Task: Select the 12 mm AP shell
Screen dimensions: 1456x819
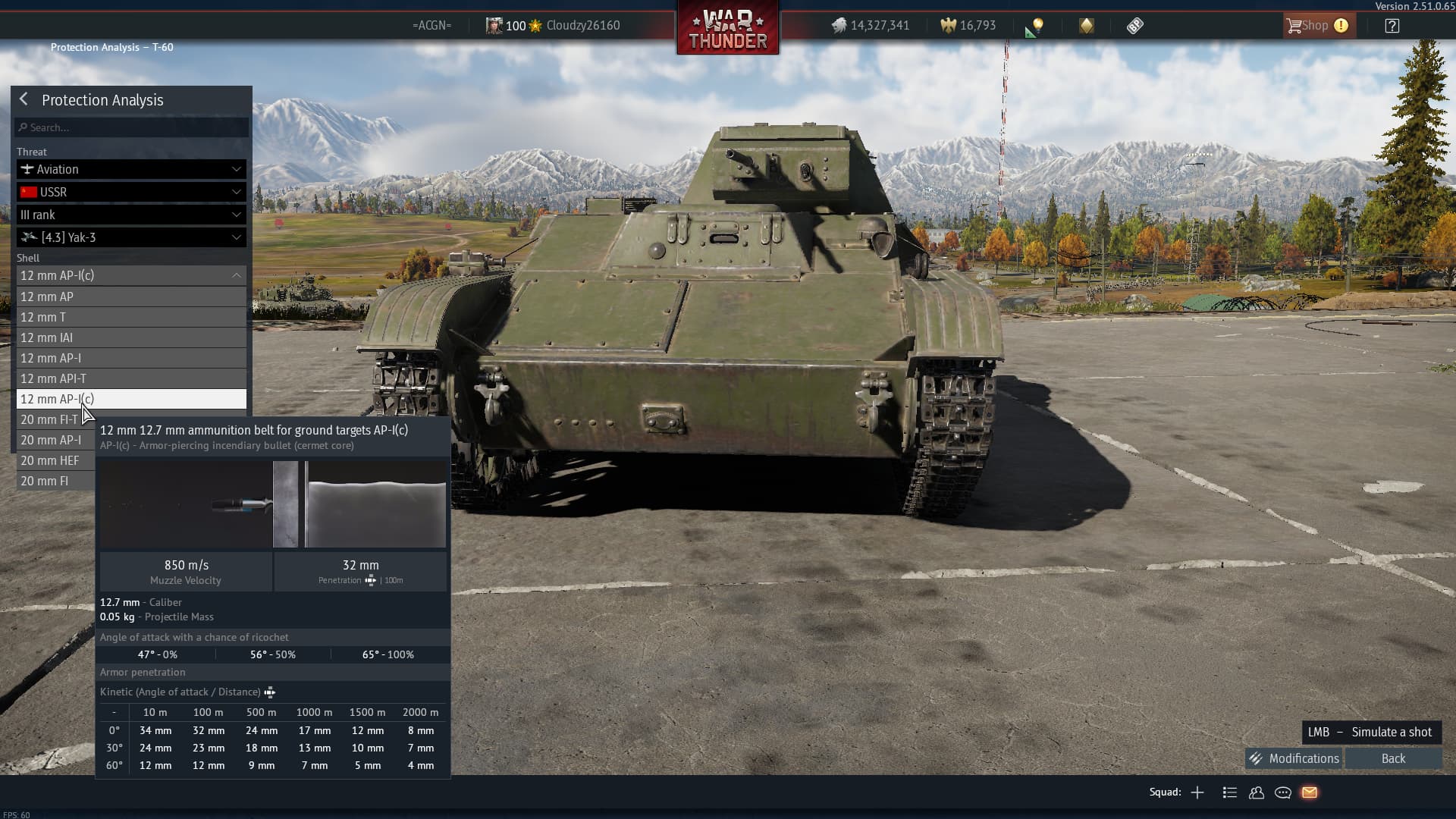Action: 131,297
